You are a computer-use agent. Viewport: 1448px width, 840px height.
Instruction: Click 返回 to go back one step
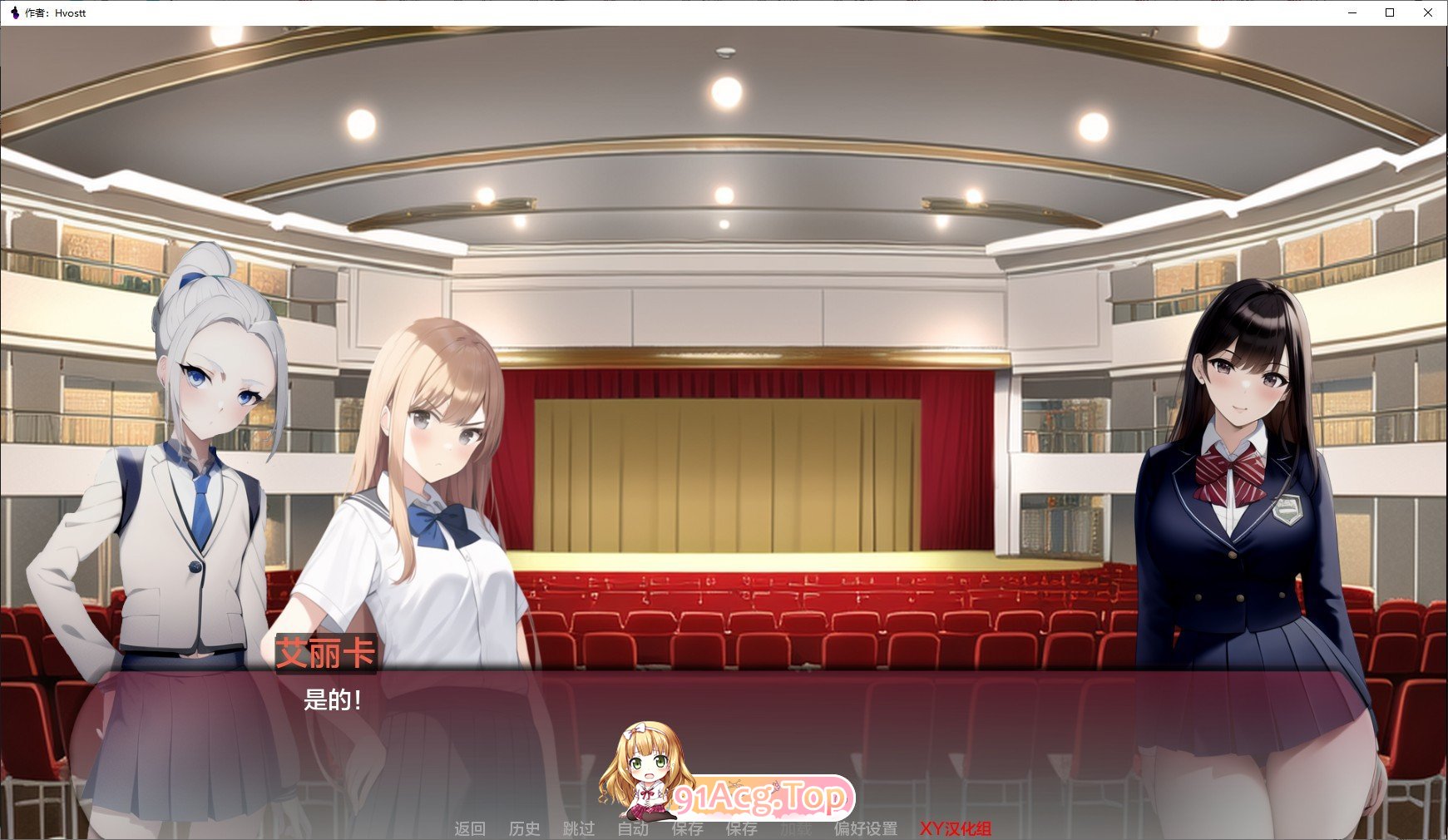point(470,829)
